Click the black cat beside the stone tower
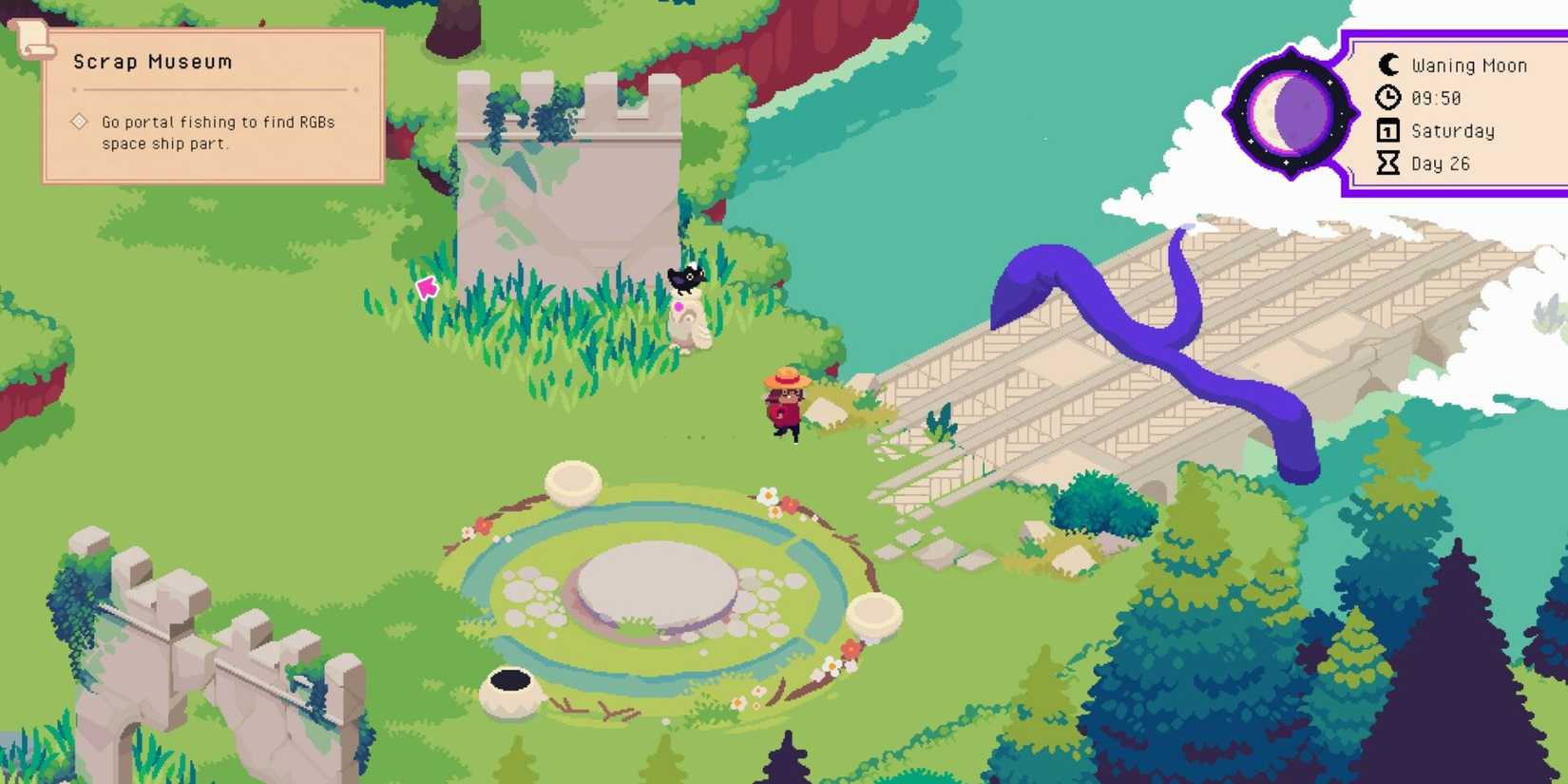This screenshot has width=1568, height=784. point(688,280)
